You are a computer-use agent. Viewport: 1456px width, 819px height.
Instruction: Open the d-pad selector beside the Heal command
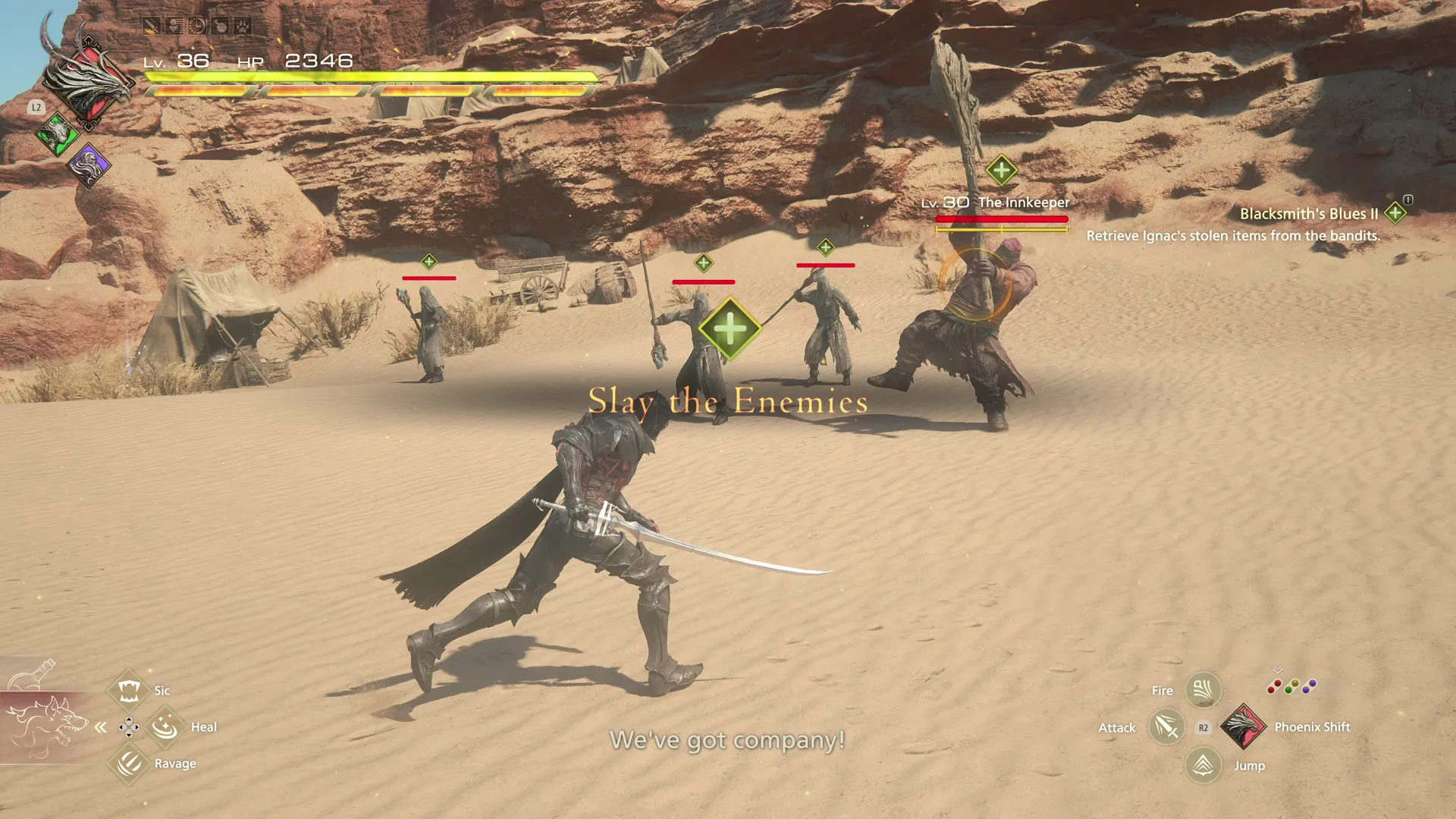(129, 726)
